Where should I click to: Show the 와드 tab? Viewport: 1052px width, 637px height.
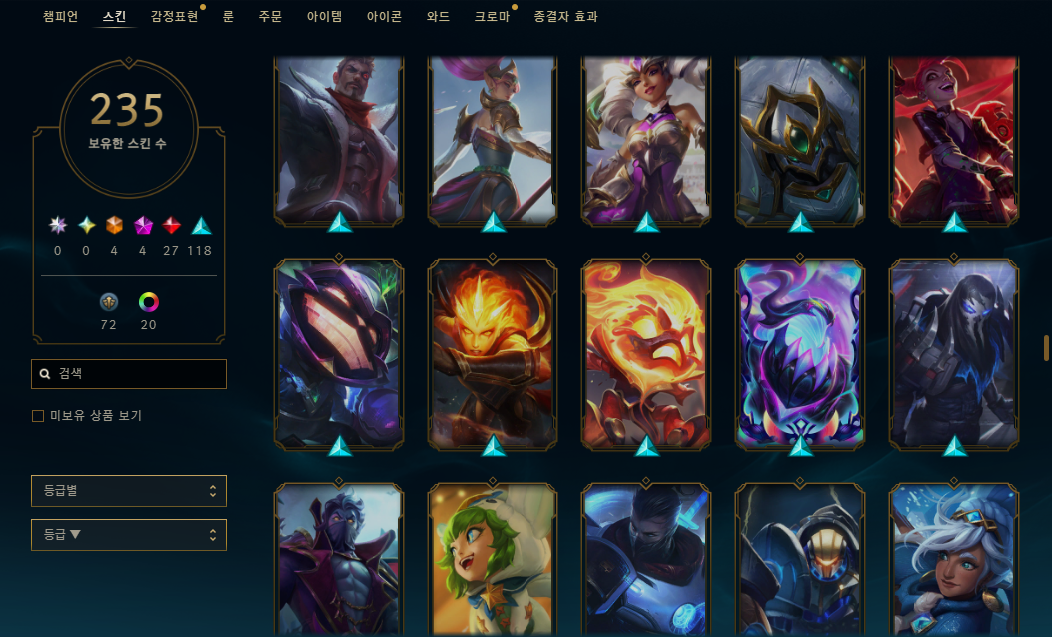(x=438, y=17)
